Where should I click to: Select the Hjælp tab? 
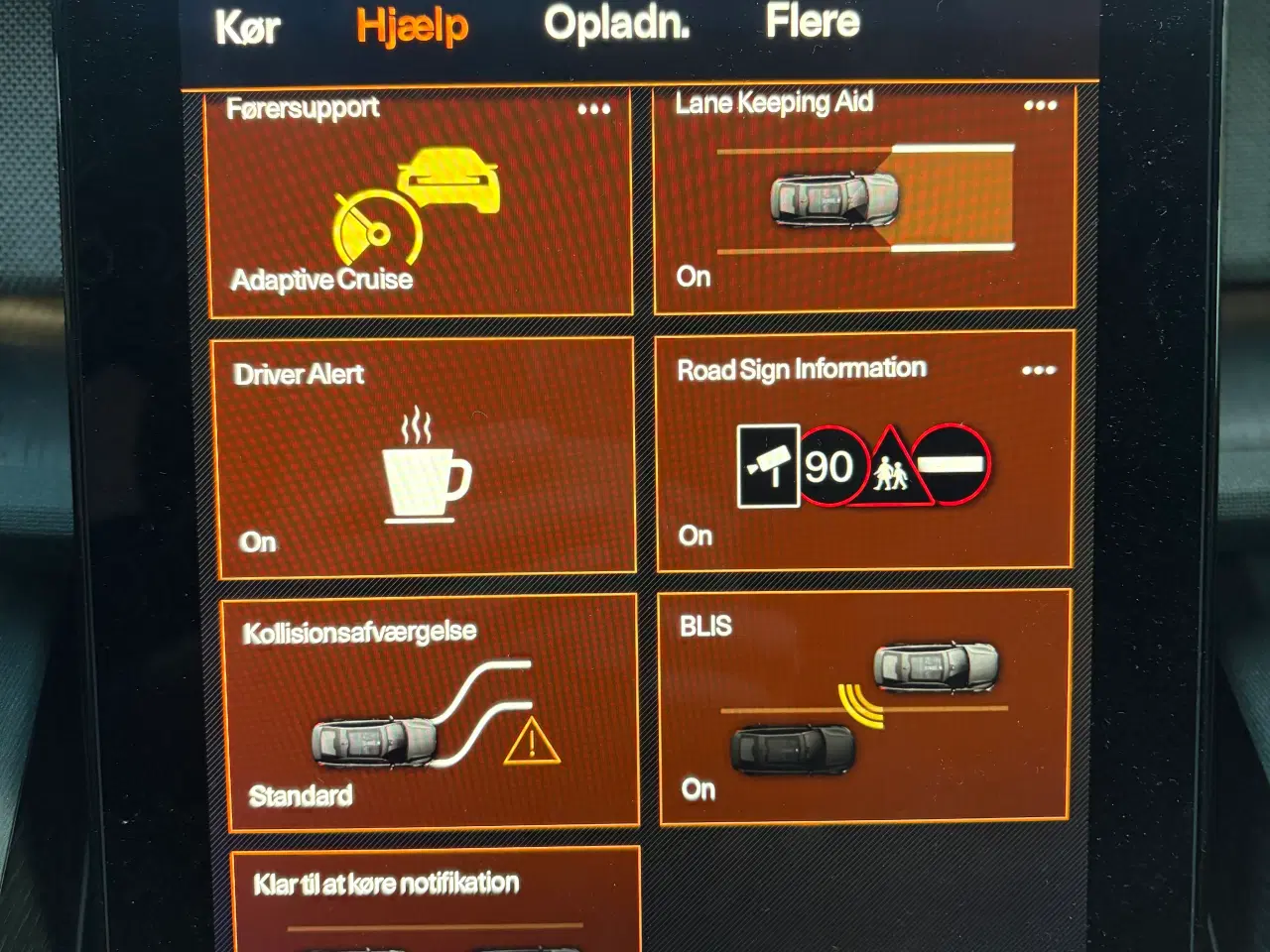point(412,25)
